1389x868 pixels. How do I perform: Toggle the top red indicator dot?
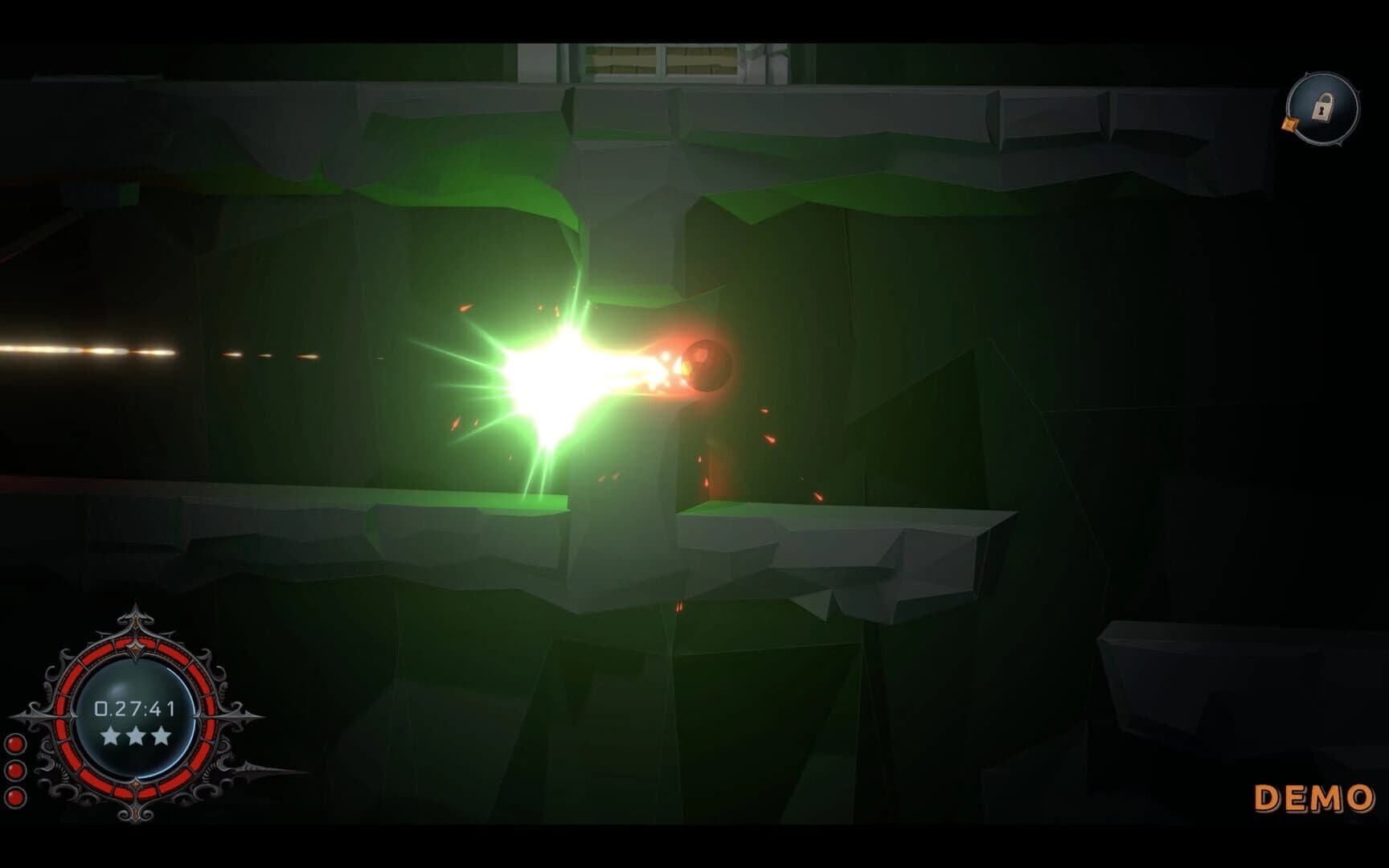[14, 743]
